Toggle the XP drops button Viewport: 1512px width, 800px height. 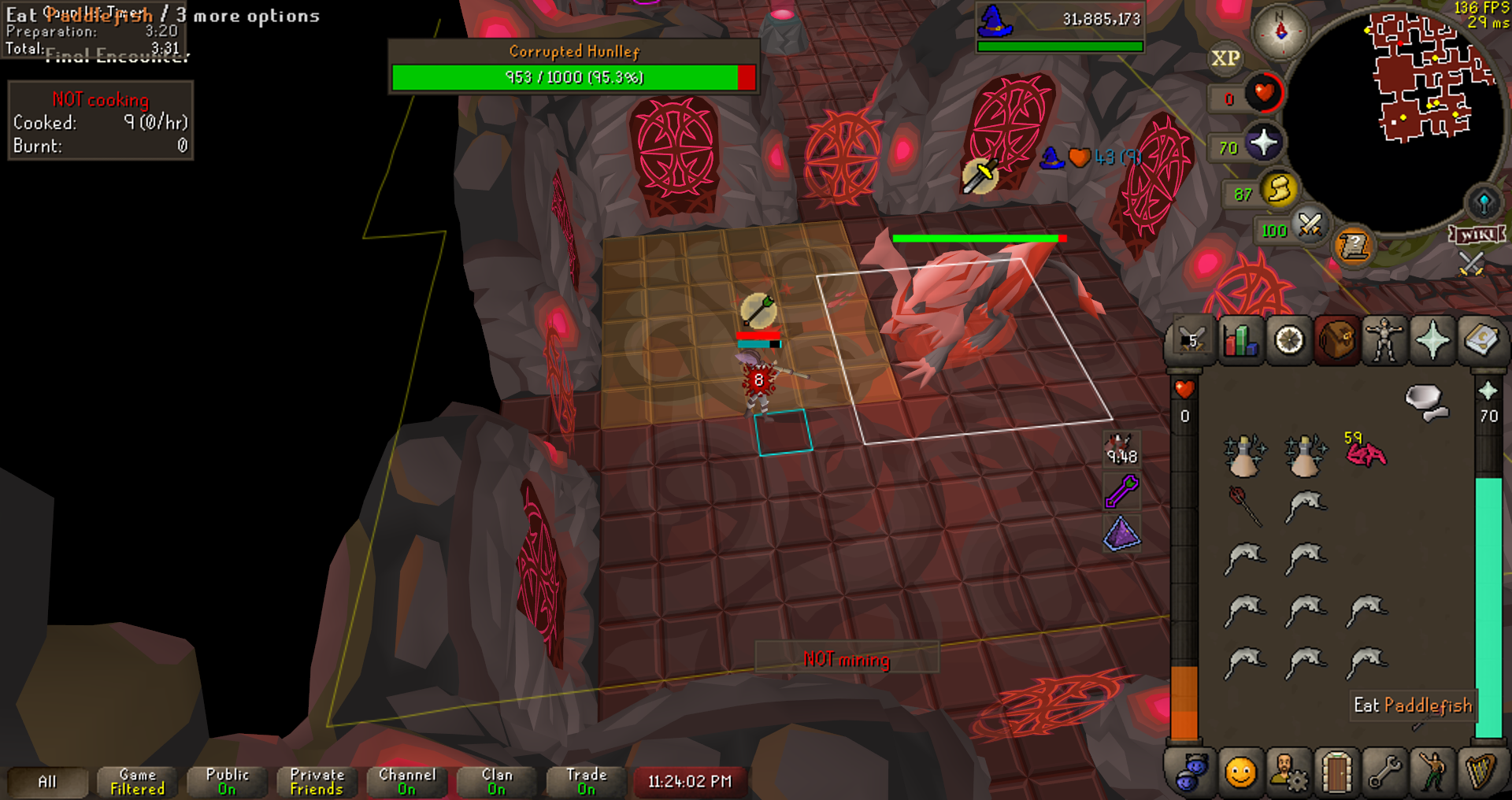click(x=1225, y=58)
